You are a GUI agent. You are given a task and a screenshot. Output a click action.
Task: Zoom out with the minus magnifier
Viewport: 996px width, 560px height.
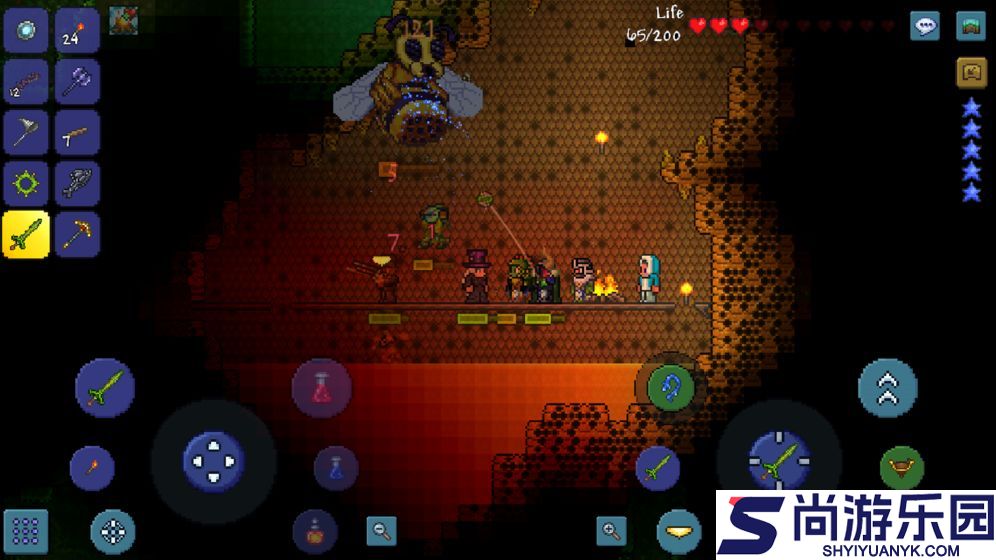(x=381, y=530)
